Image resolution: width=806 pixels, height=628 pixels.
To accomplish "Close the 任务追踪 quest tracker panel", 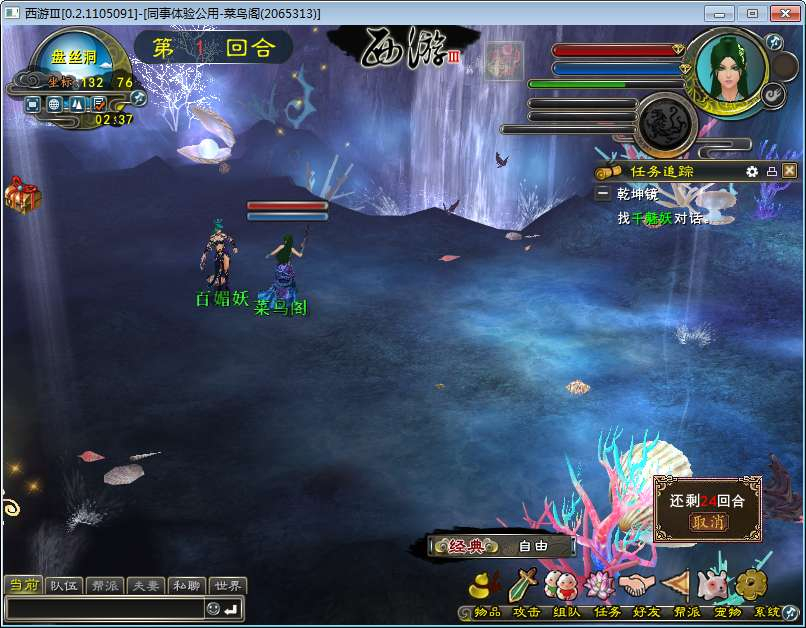I will tap(790, 171).
